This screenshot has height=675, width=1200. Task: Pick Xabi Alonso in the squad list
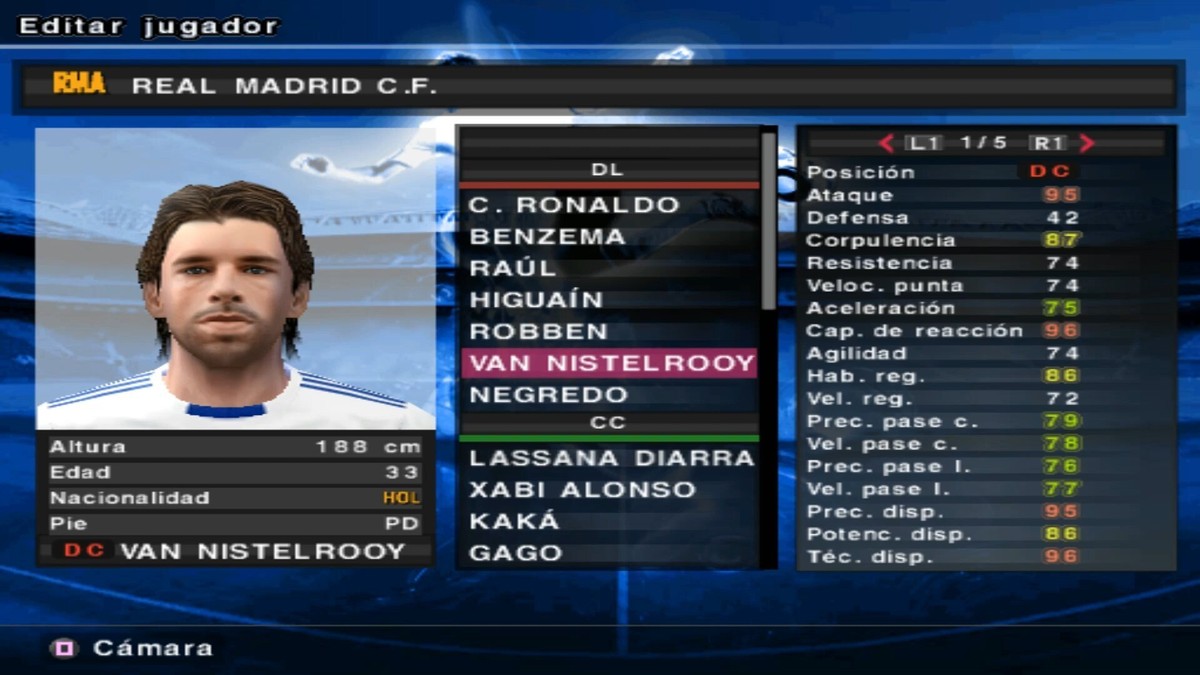coord(582,490)
